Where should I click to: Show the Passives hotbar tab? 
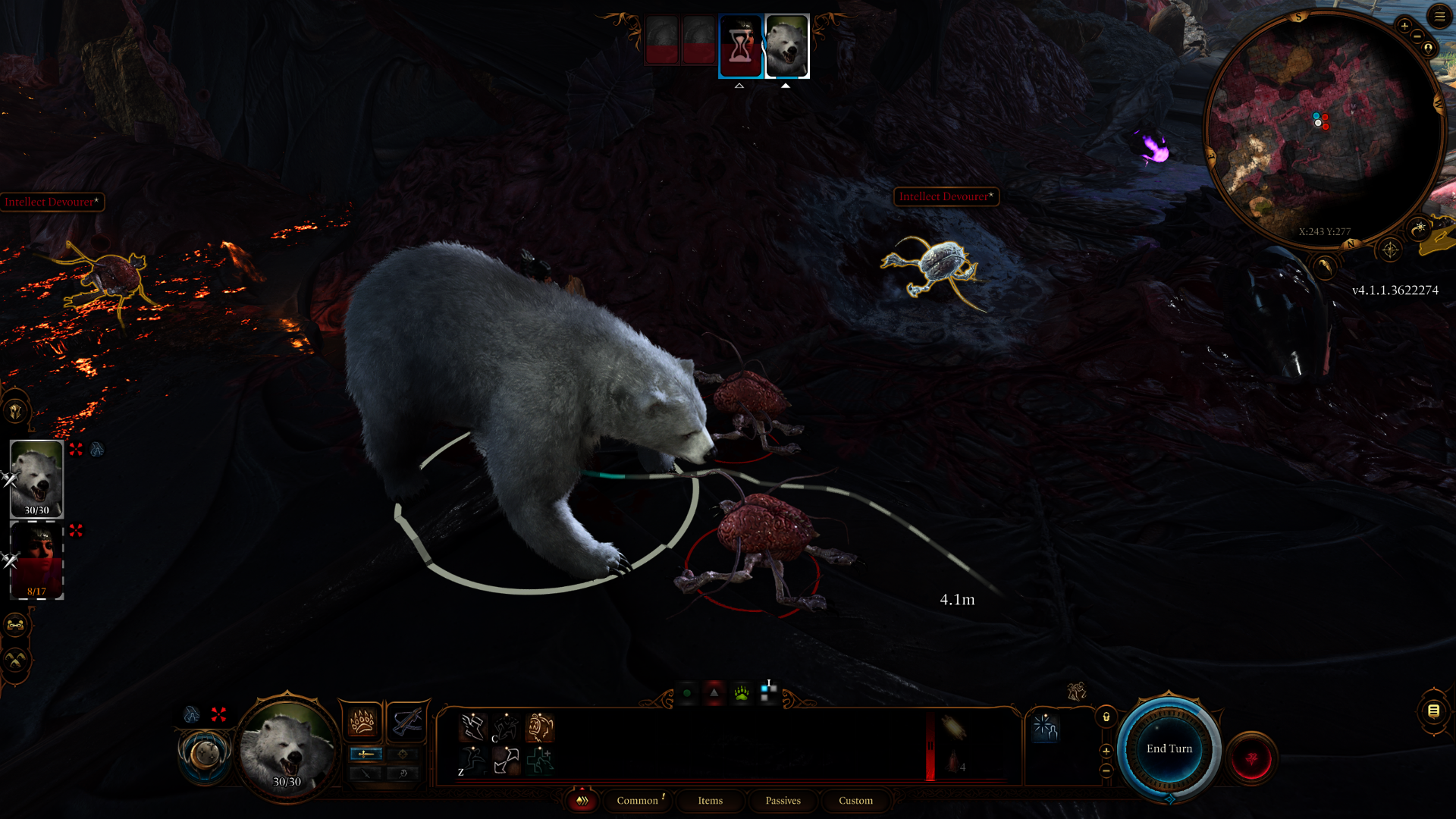pyautogui.click(x=783, y=801)
